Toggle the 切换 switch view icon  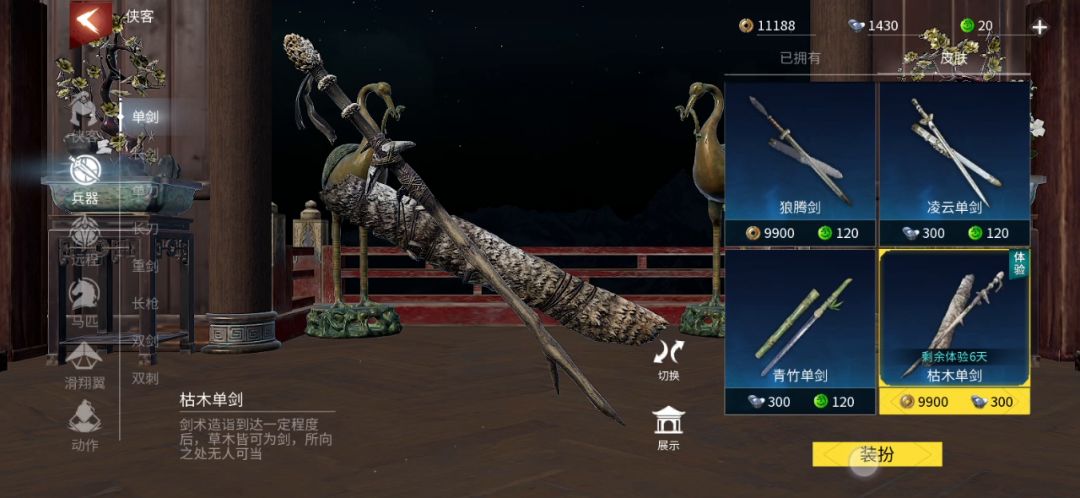(667, 360)
